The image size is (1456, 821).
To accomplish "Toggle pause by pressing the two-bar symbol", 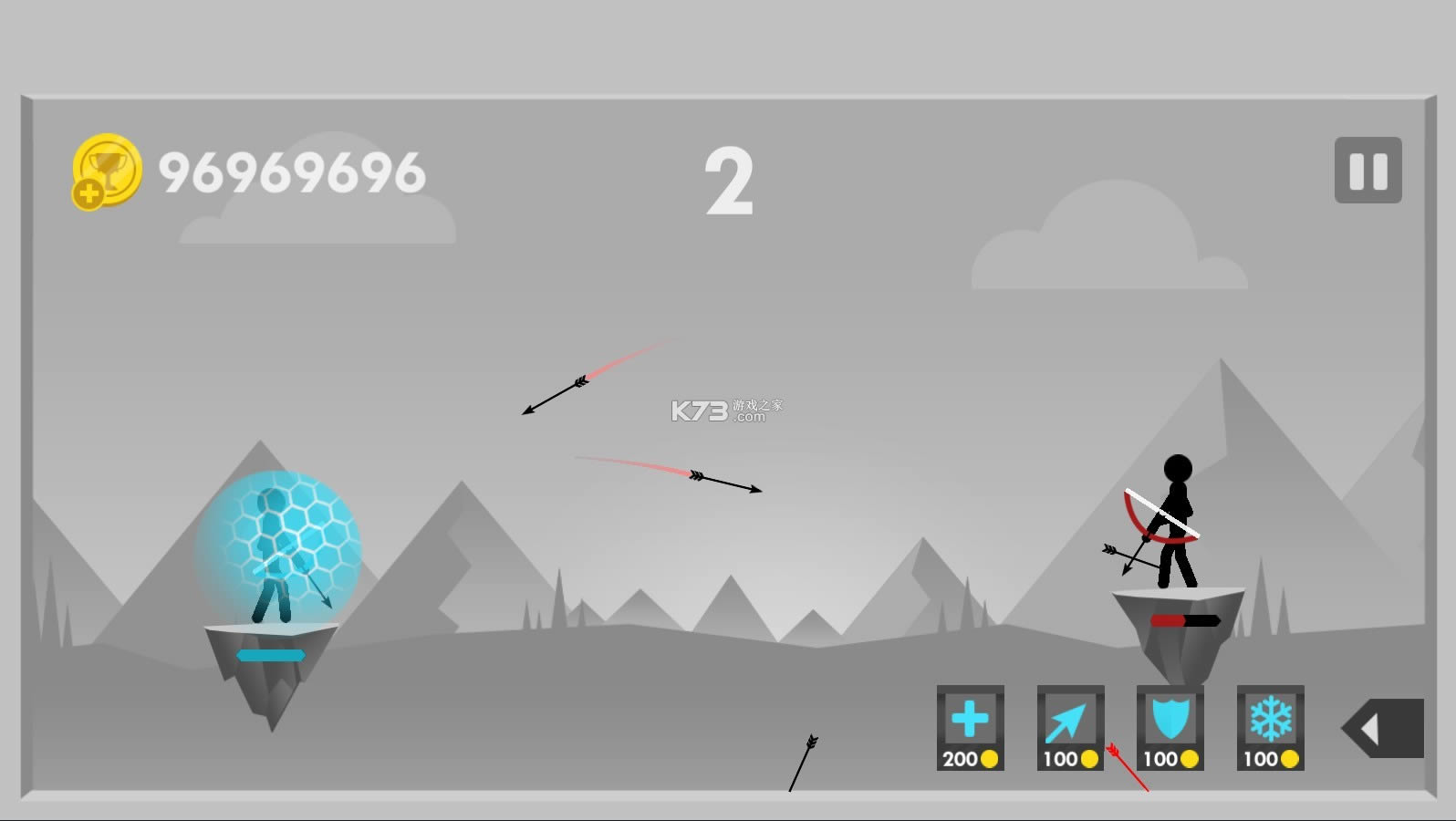I will (1367, 171).
